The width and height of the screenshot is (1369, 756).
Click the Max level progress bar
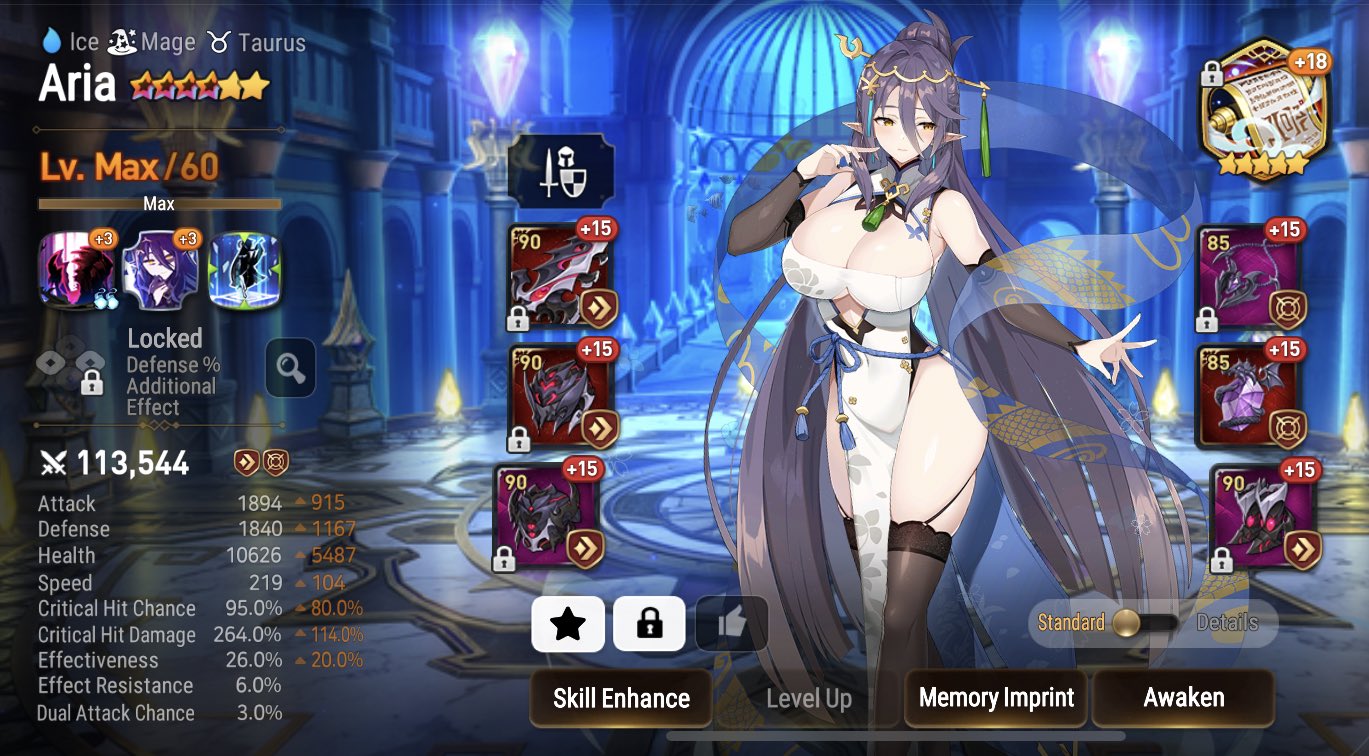160,203
